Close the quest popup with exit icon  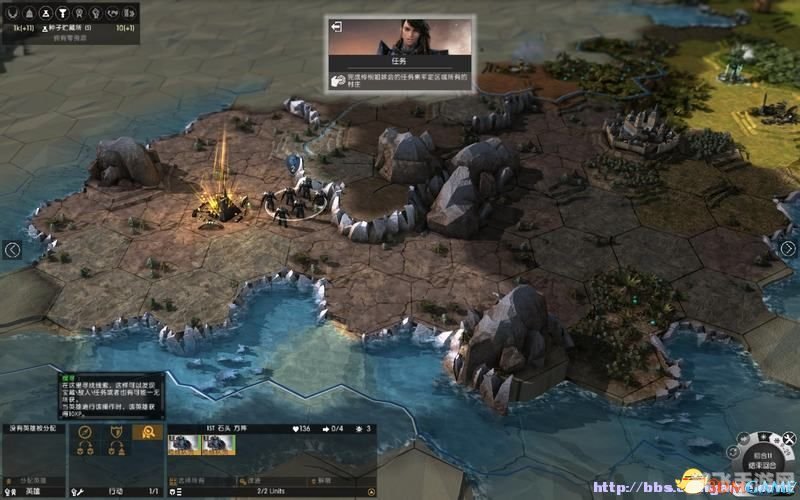tap(337, 26)
